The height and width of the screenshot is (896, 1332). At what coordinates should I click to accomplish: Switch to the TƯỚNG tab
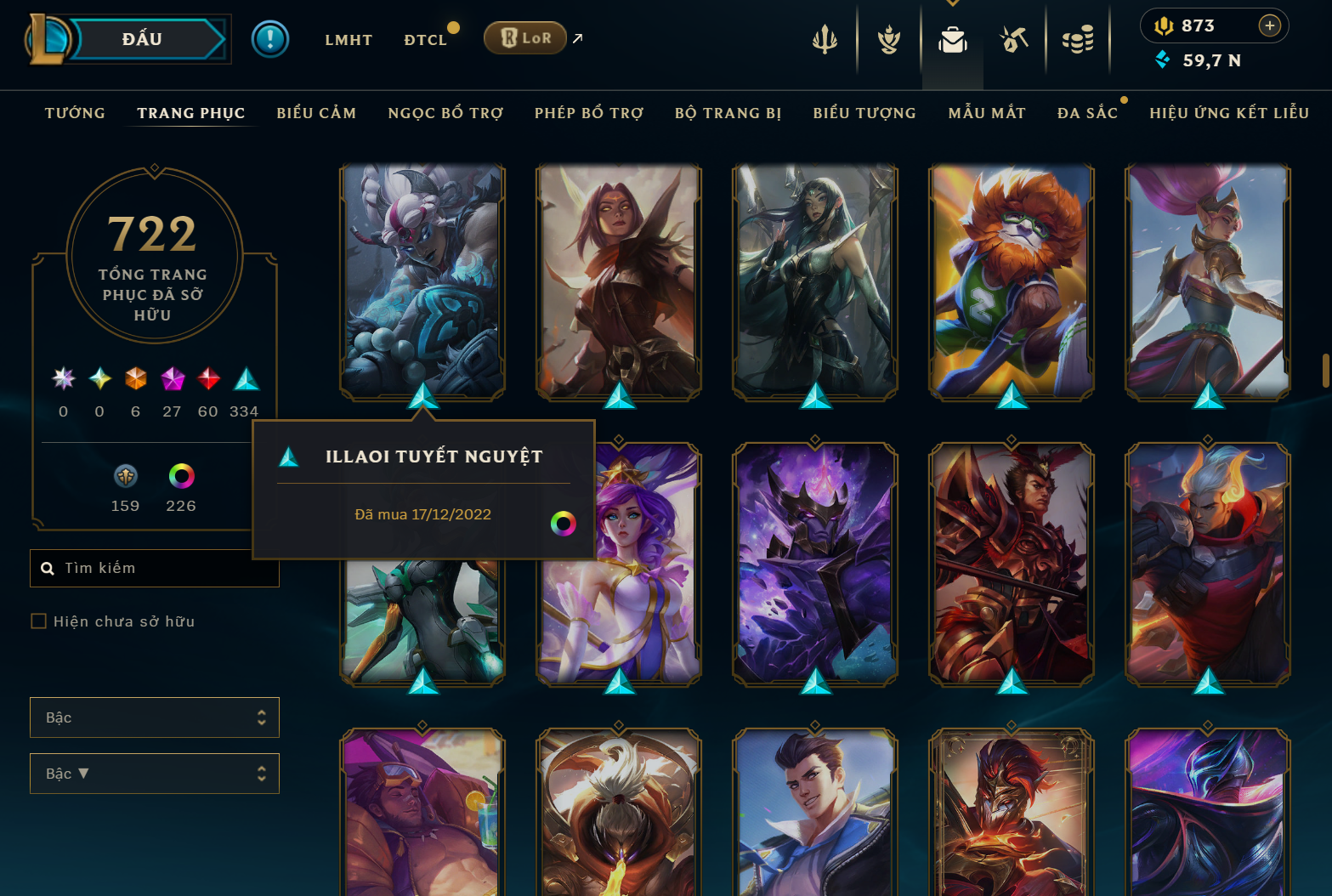[75, 112]
